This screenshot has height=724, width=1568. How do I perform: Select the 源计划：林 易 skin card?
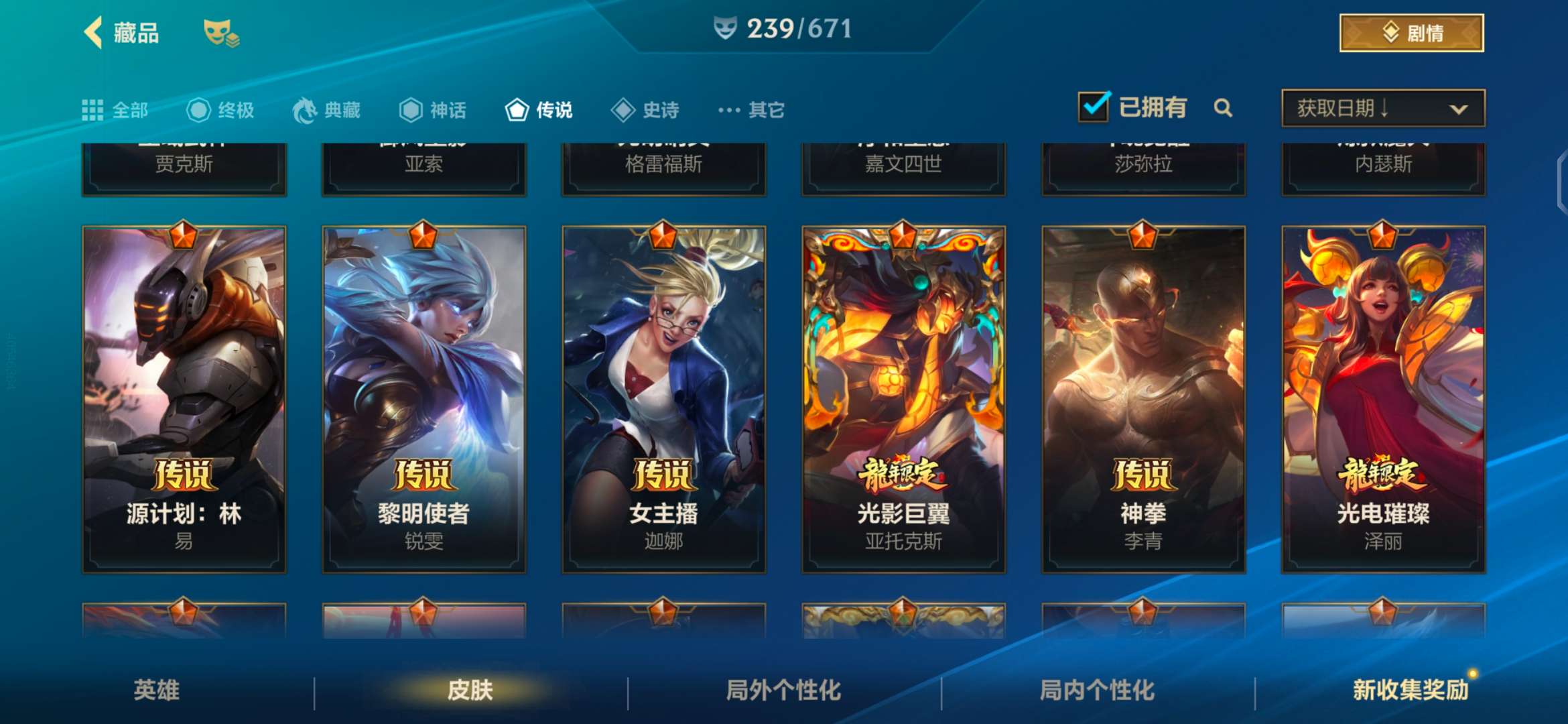184,399
